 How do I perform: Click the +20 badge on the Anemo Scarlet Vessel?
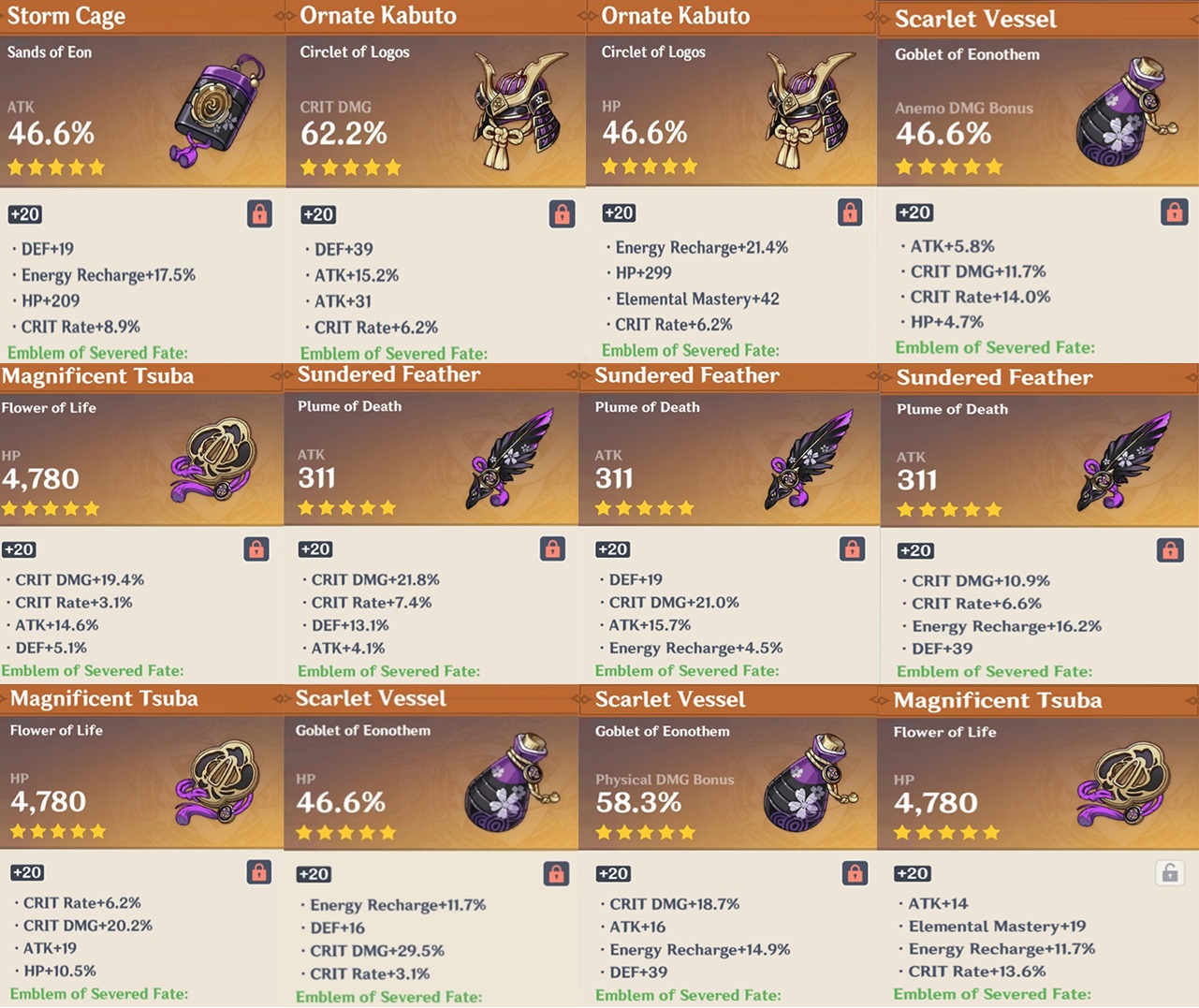[x=914, y=212]
